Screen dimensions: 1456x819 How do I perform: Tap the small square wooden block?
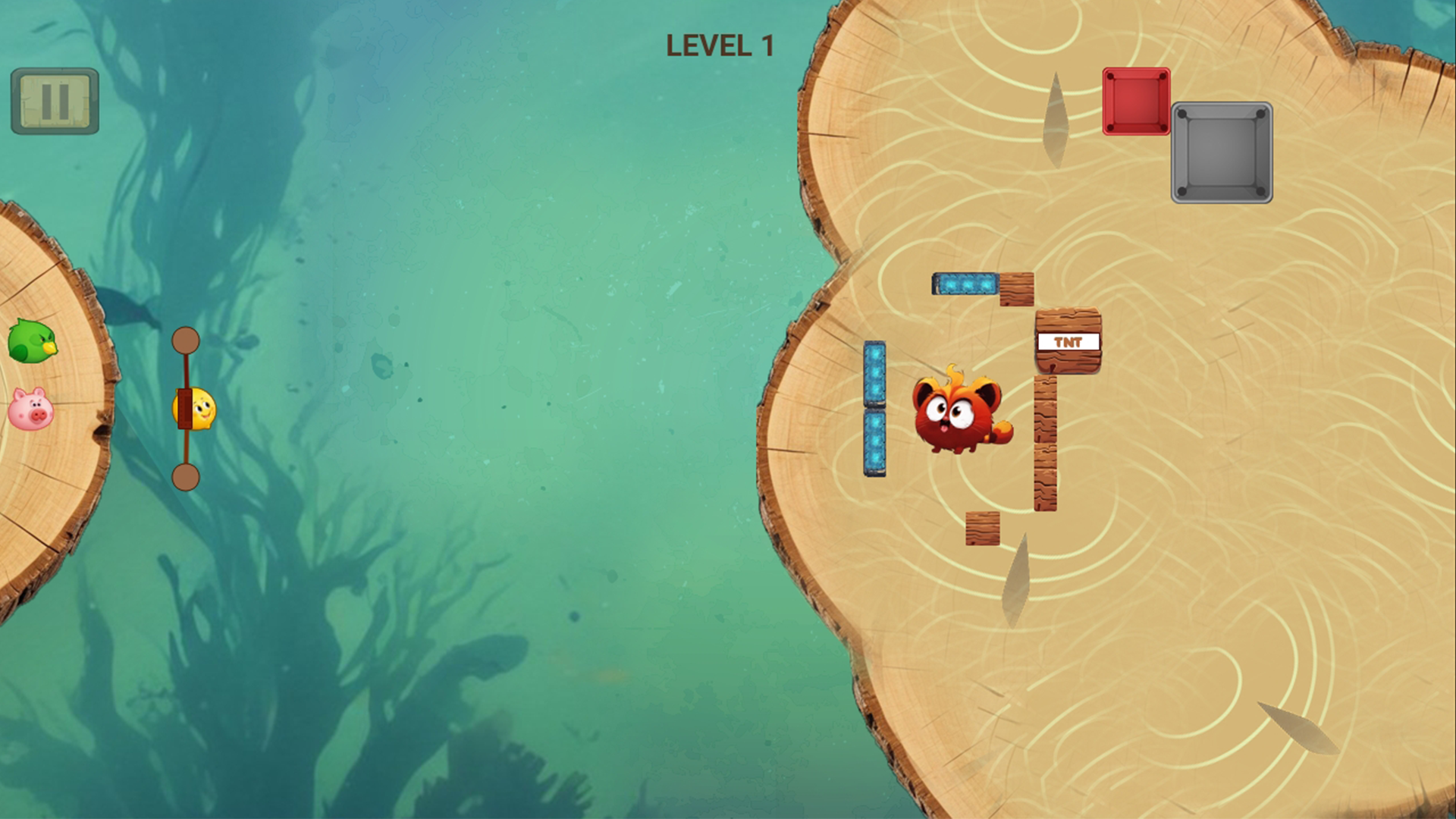click(x=984, y=527)
